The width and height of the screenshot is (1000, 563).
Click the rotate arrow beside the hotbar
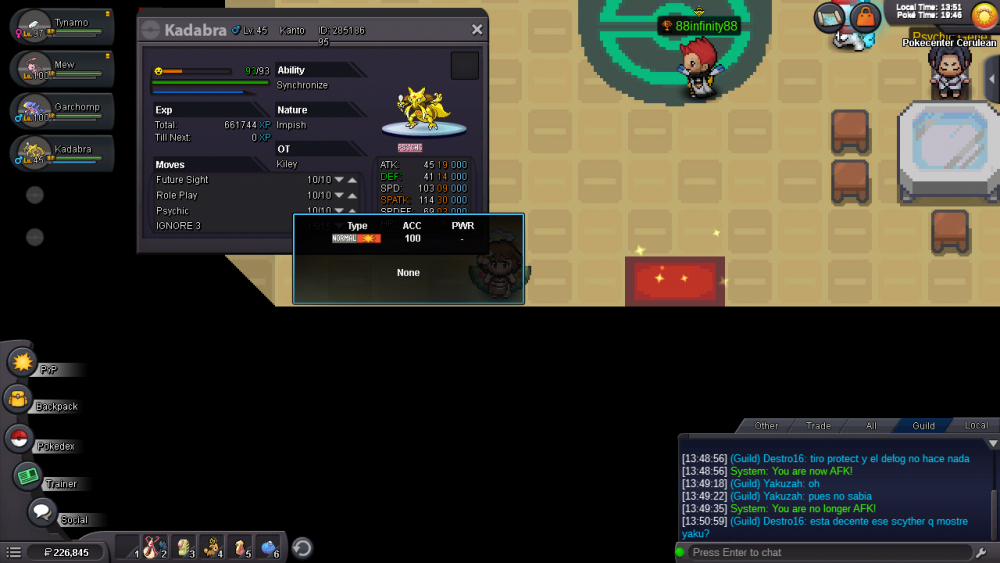302,548
